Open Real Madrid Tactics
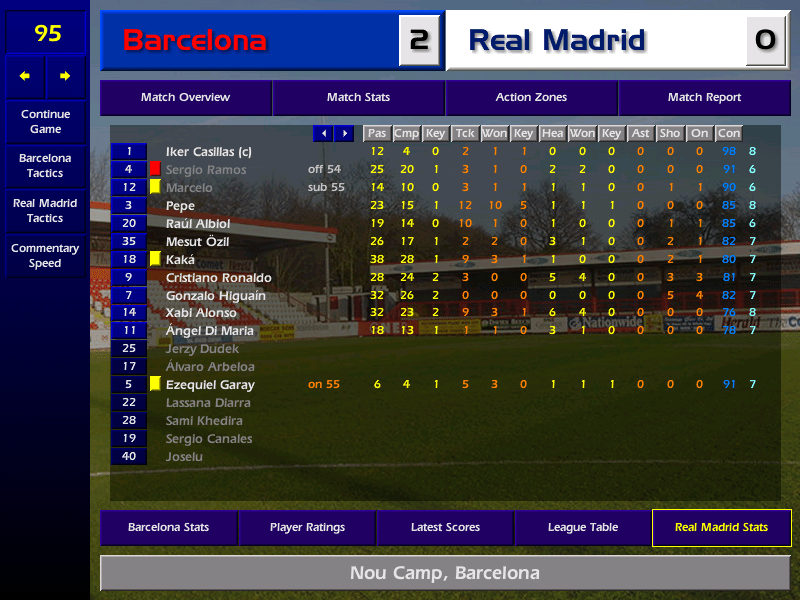Screen dimensions: 800x600 click(45, 211)
